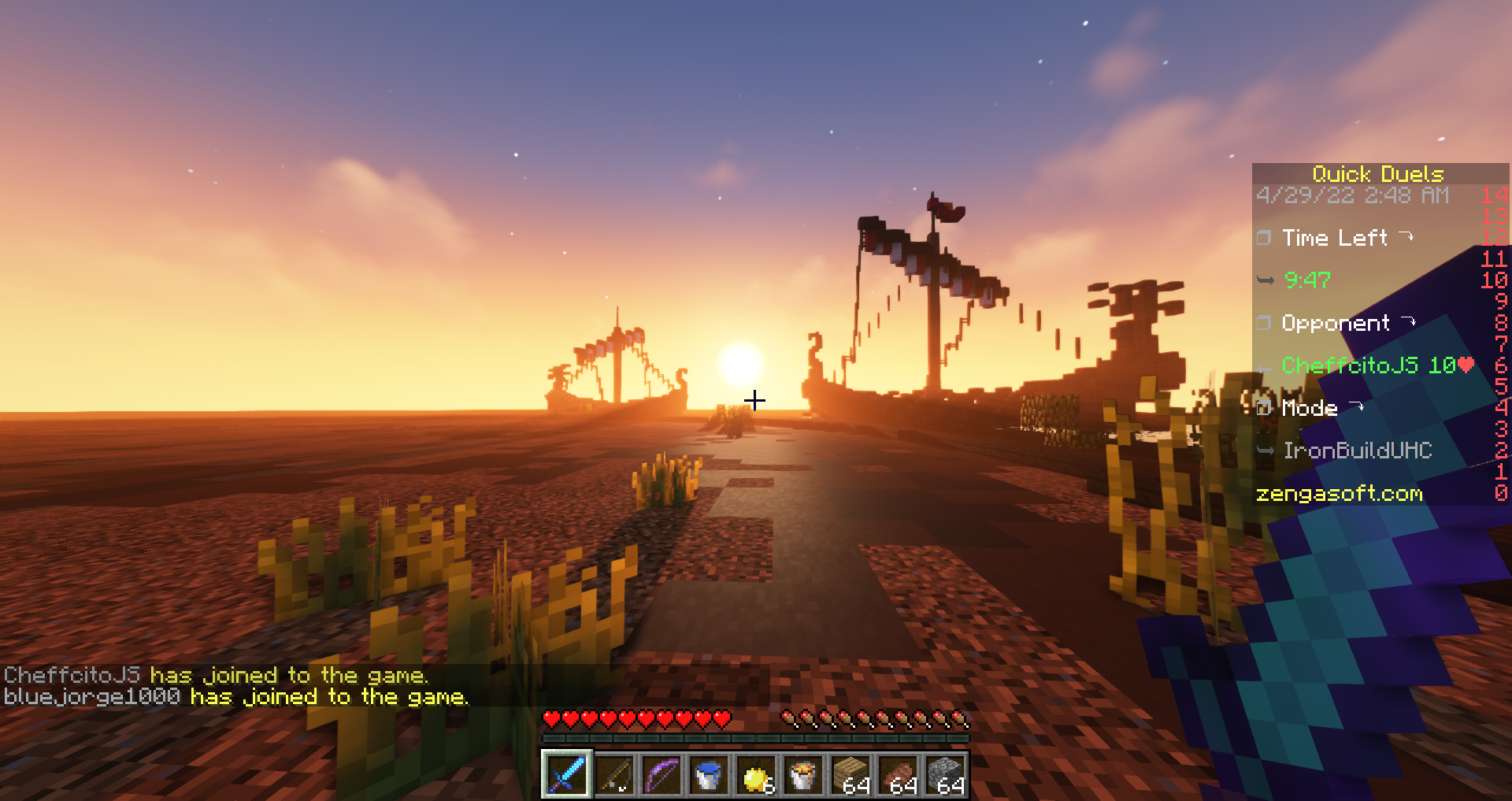Viewport: 1512px width, 801px height.
Task: Click opponent CheffcitoJS on the scoreboard
Action: coord(1350,365)
